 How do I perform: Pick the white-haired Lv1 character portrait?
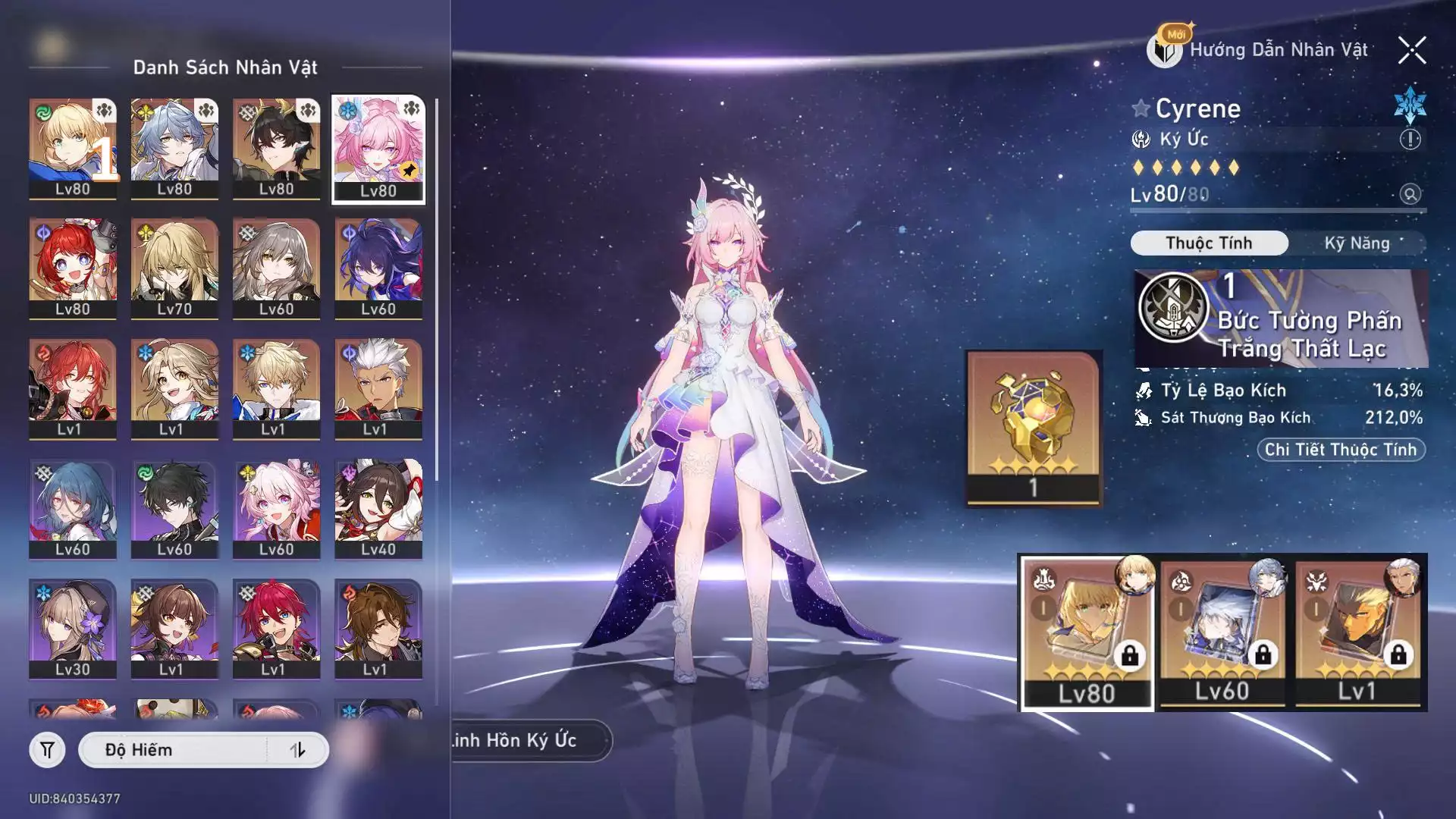pyautogui.click(x=378, y=388)
